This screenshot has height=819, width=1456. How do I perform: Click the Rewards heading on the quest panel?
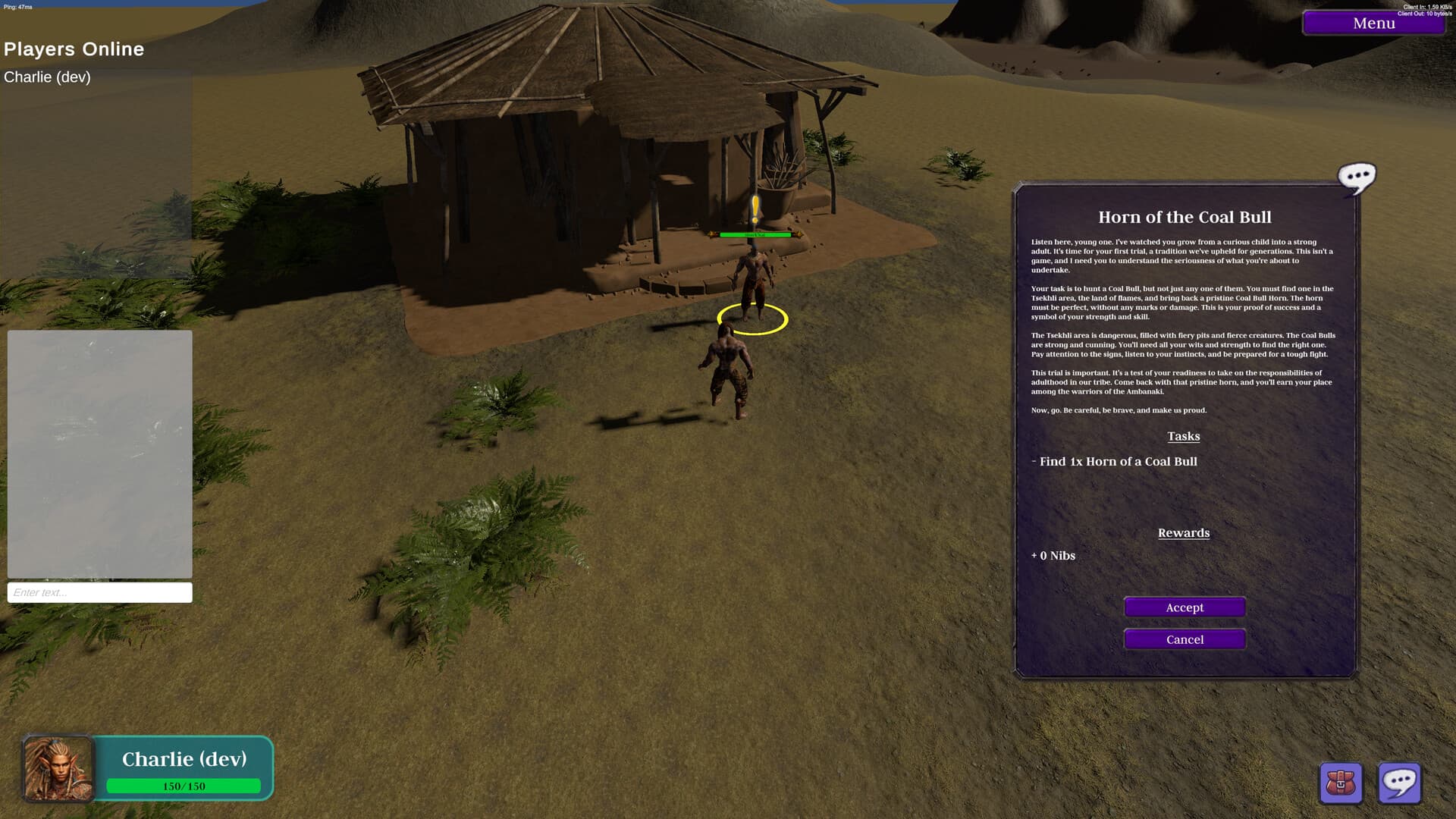(1184, 532)
